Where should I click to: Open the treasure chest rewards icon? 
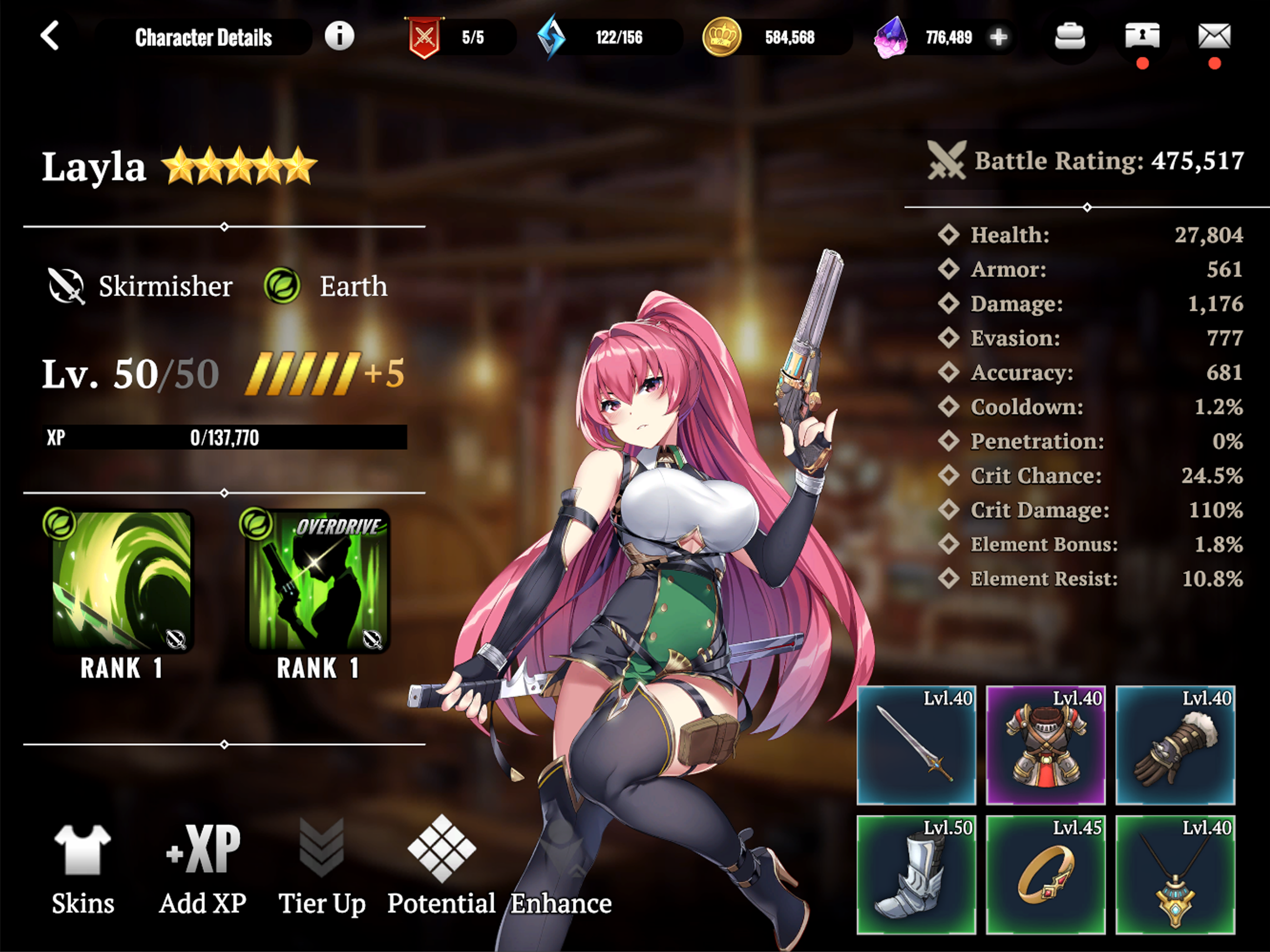(x=1141, y=37)
